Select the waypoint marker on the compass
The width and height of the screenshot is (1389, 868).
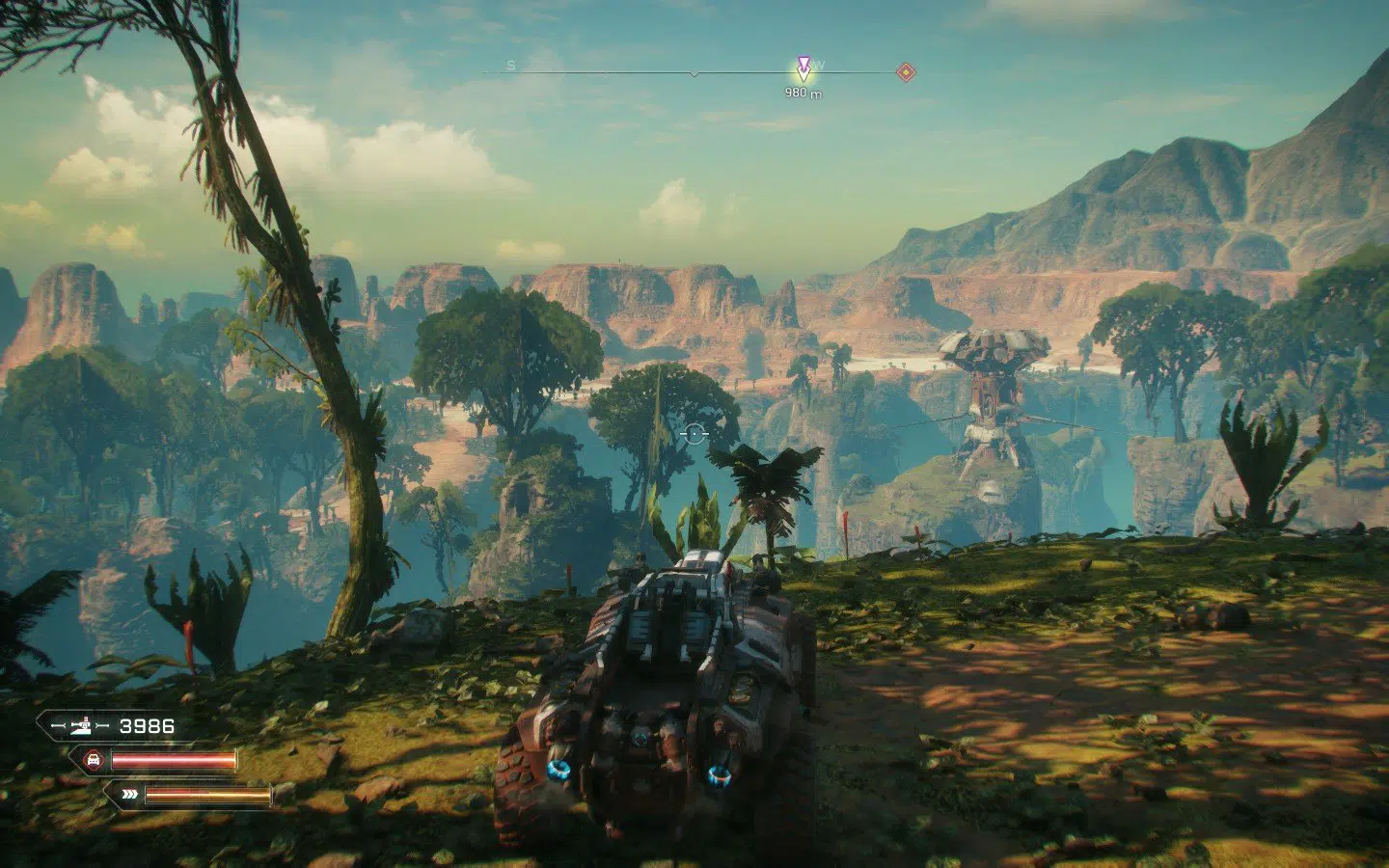coord(803,68)
